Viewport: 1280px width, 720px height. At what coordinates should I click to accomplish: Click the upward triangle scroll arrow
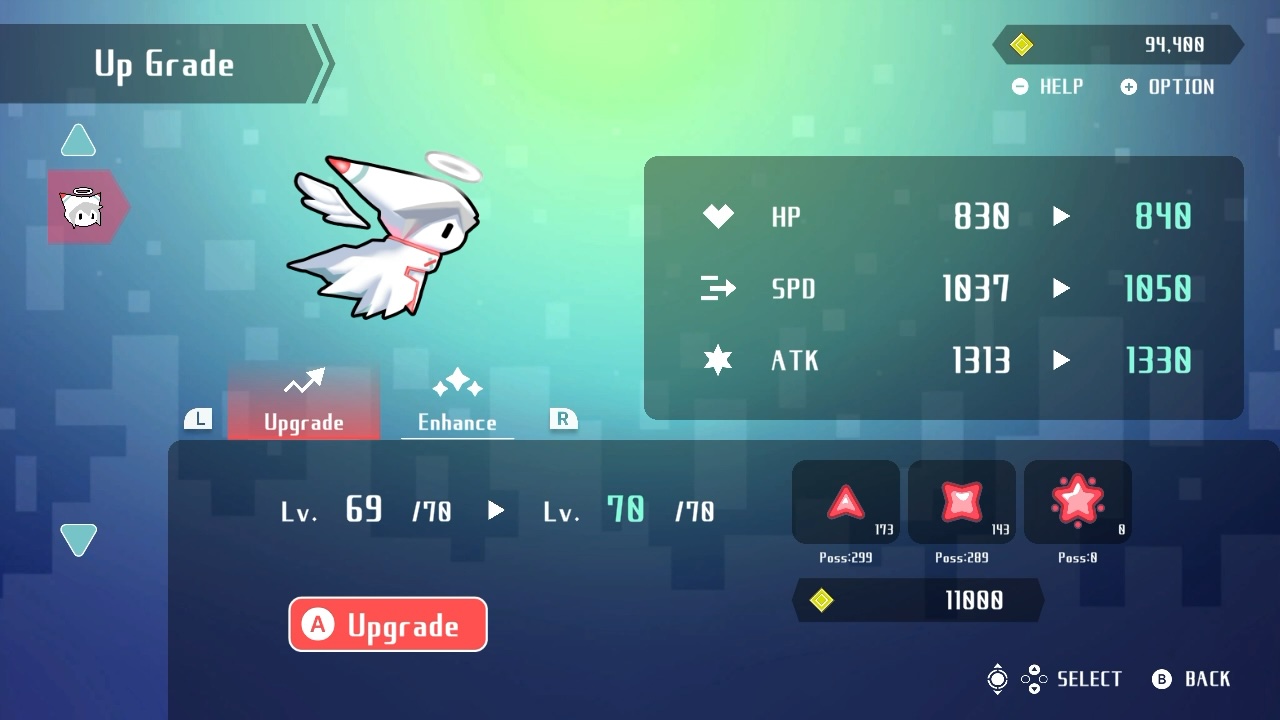tap(78, 140)
